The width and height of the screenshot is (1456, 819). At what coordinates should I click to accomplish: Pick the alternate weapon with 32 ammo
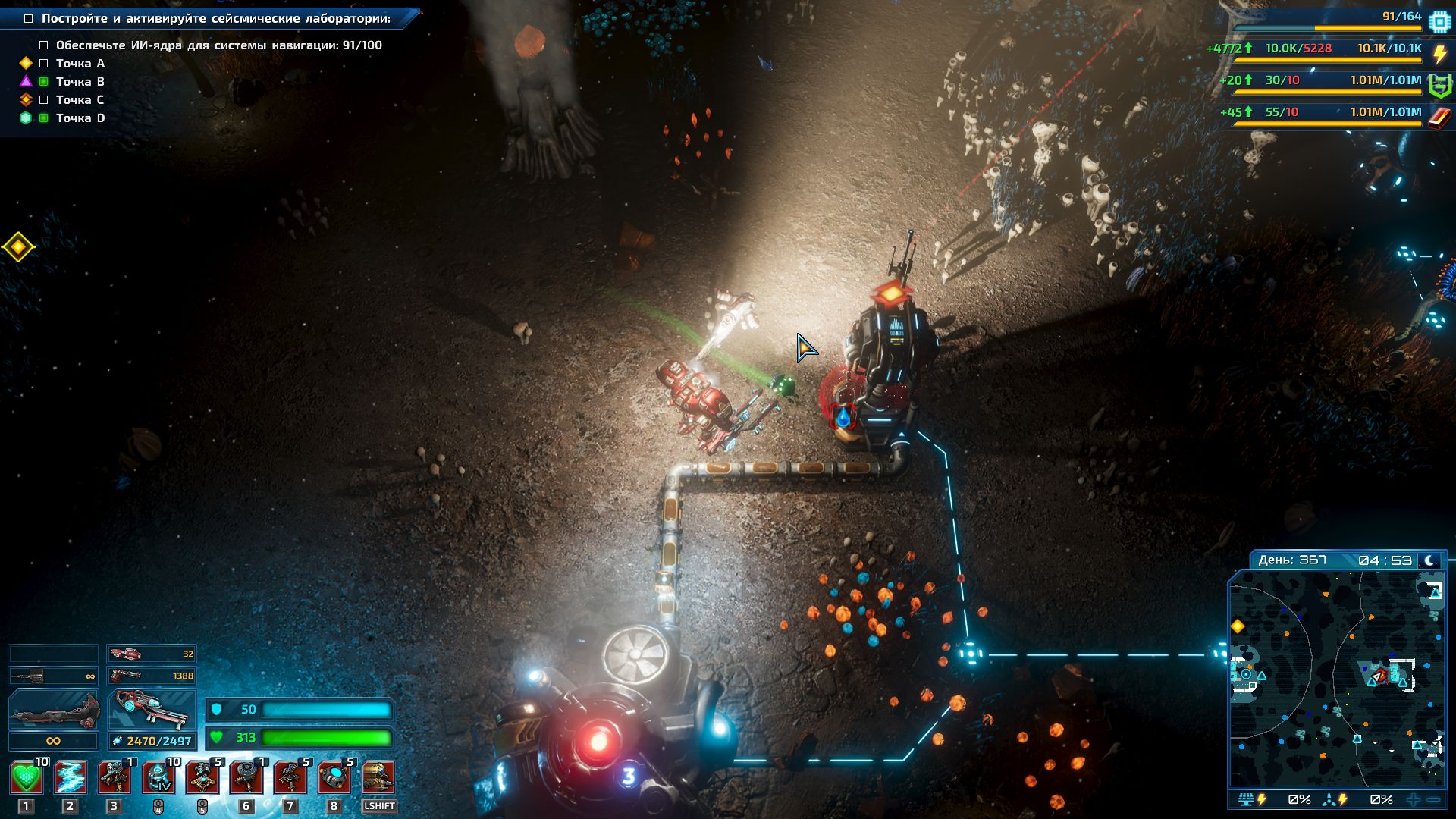[x=152, y=654]
